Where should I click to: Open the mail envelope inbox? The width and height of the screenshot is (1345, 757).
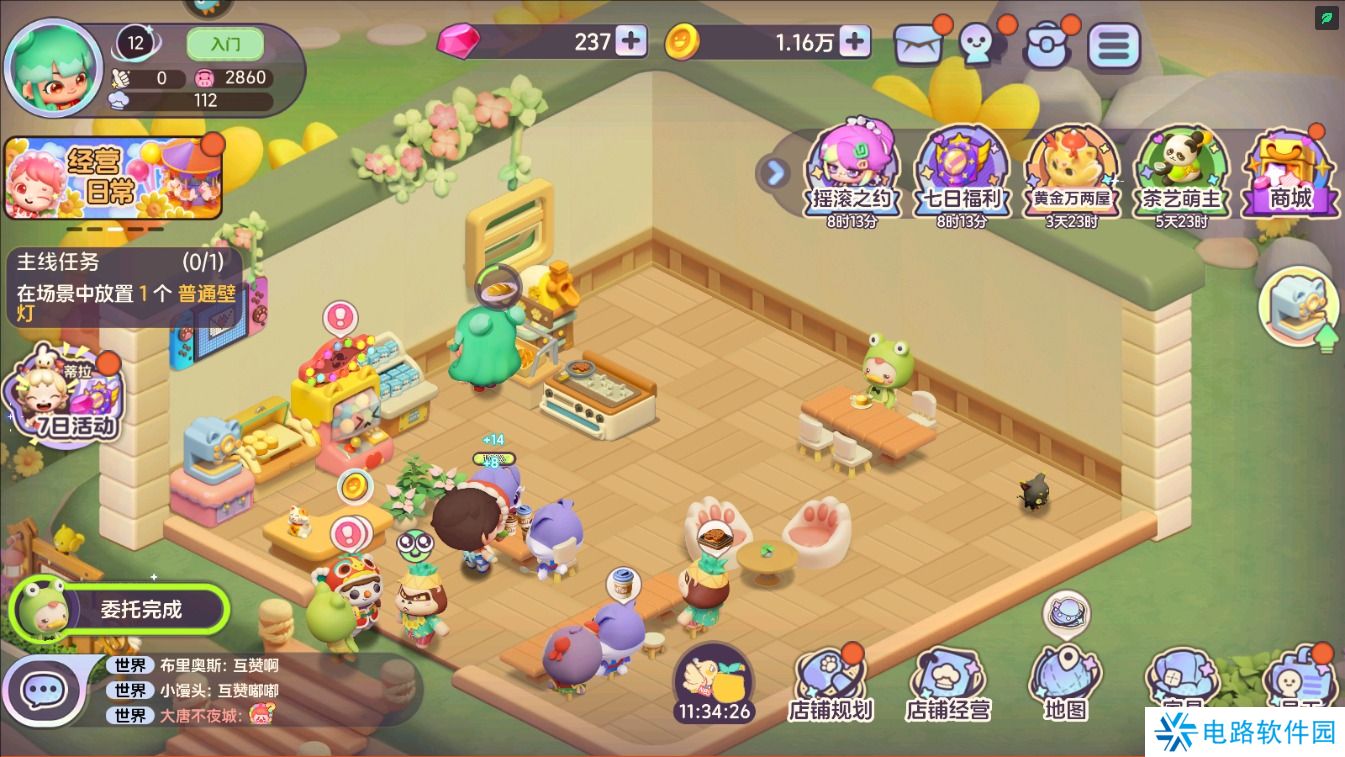point(918,45)
